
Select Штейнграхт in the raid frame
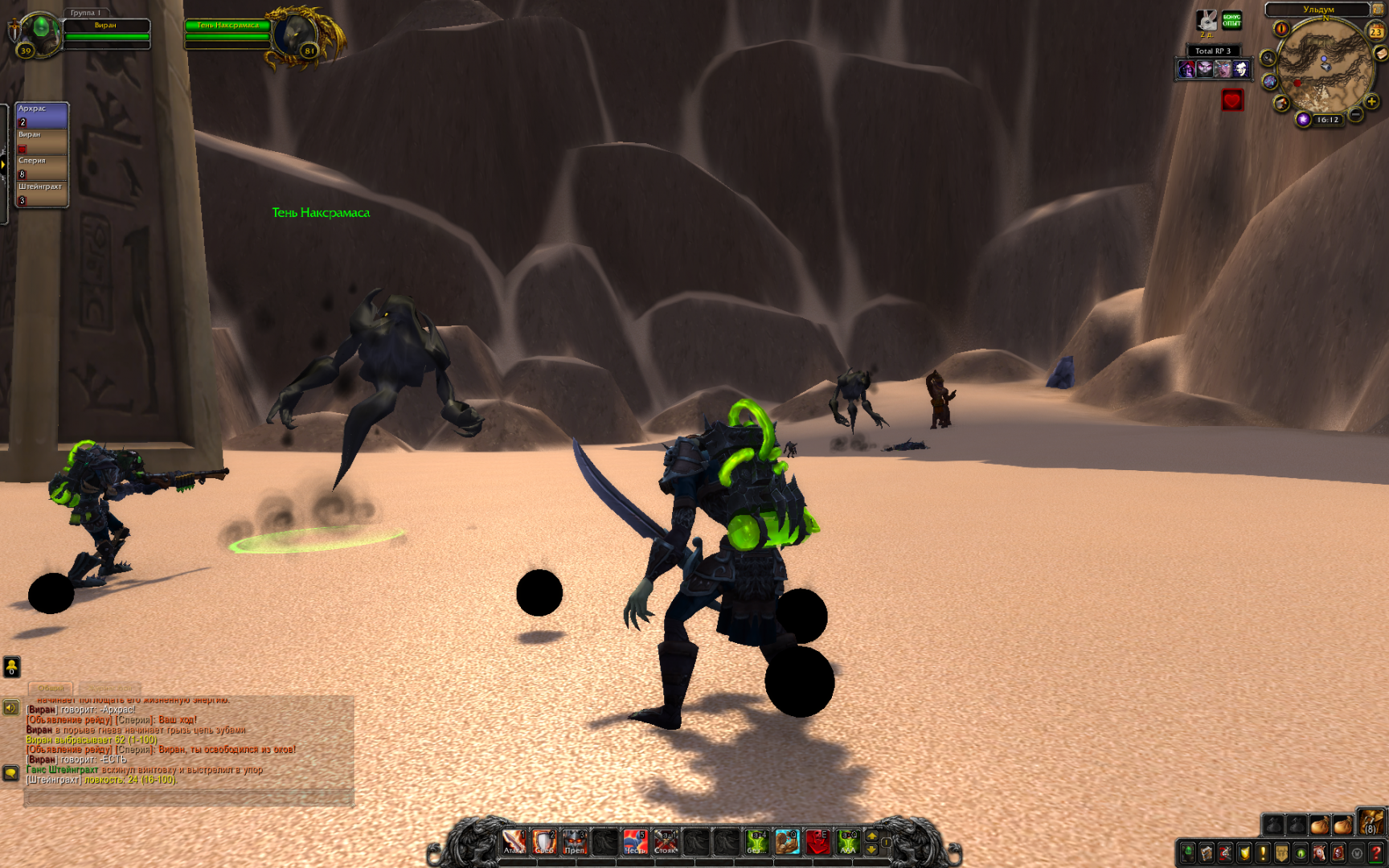[42, 193]
